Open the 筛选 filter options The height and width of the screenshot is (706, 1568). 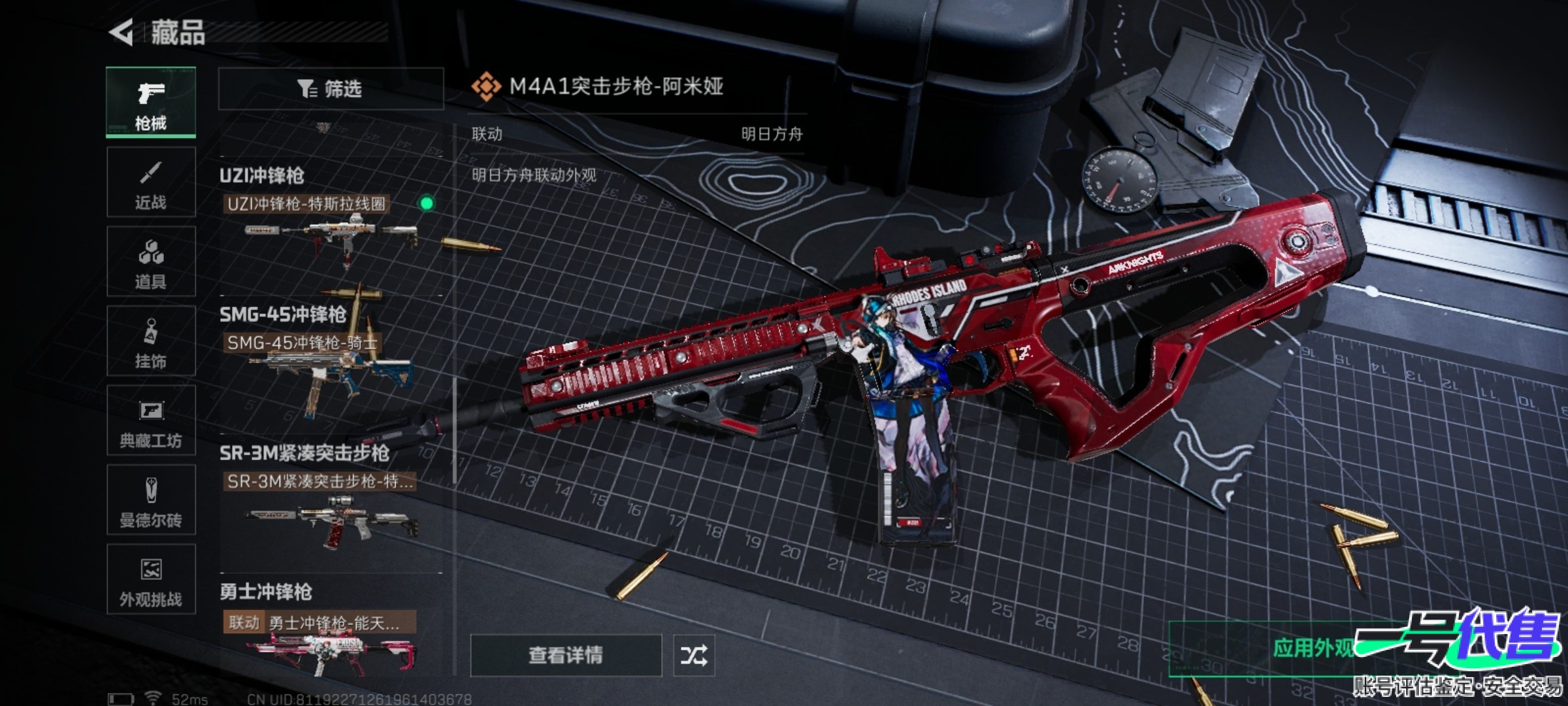[x=331, y=89]
